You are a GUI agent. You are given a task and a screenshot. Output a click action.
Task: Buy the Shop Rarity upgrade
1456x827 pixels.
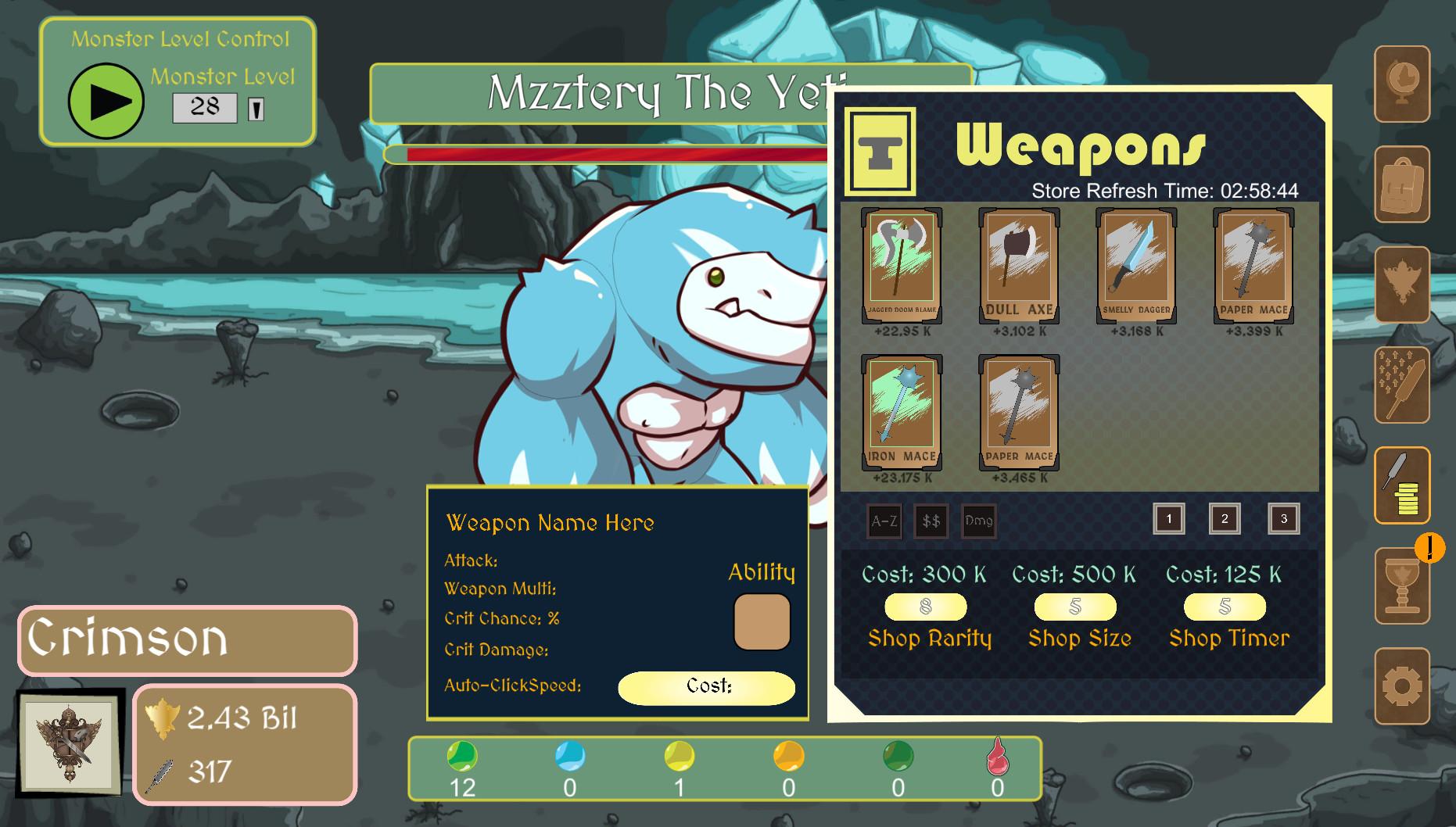[x=926, y=607]
